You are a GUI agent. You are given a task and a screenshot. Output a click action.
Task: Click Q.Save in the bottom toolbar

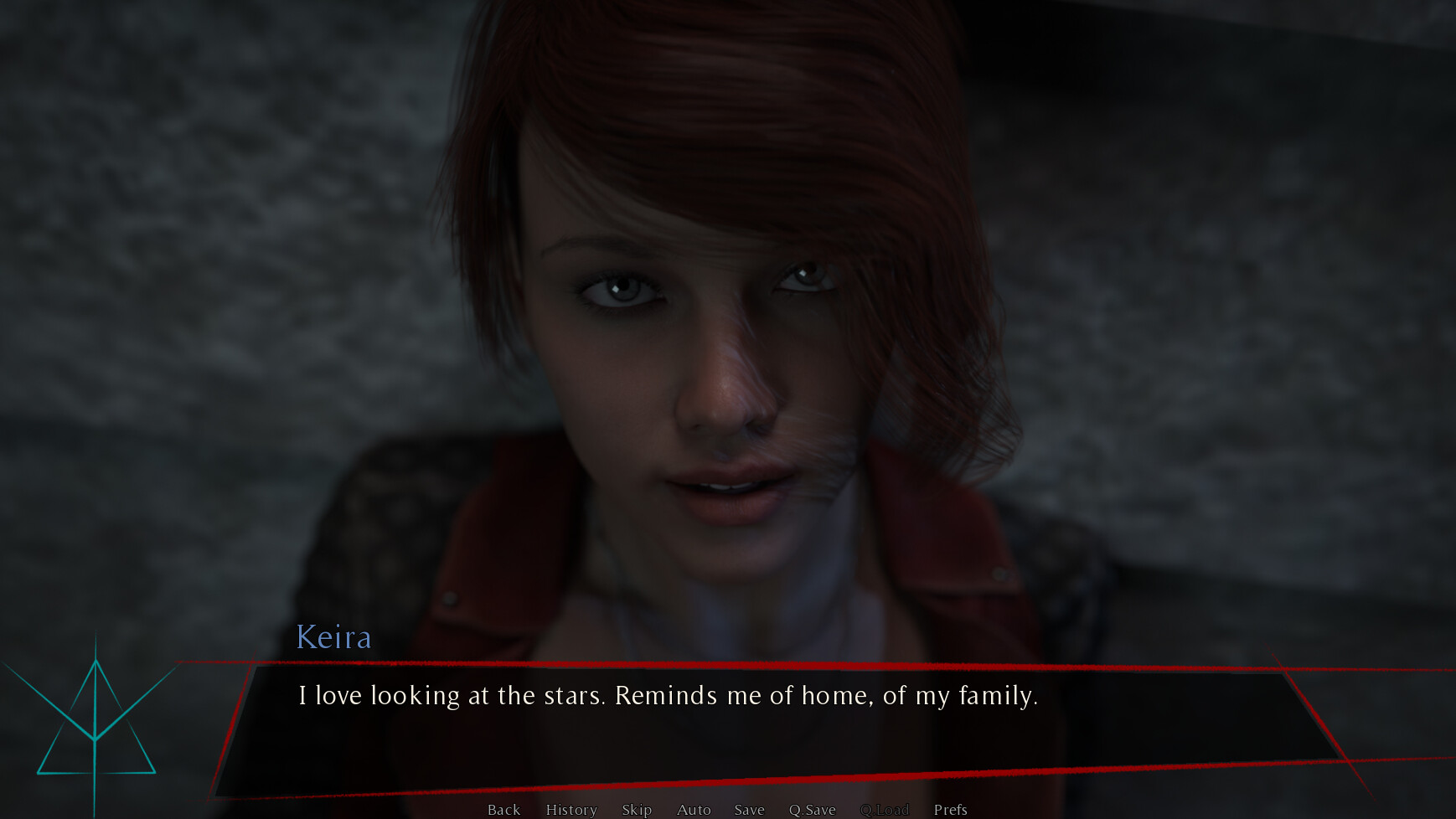pyautogui.click(x=812, y=810)
